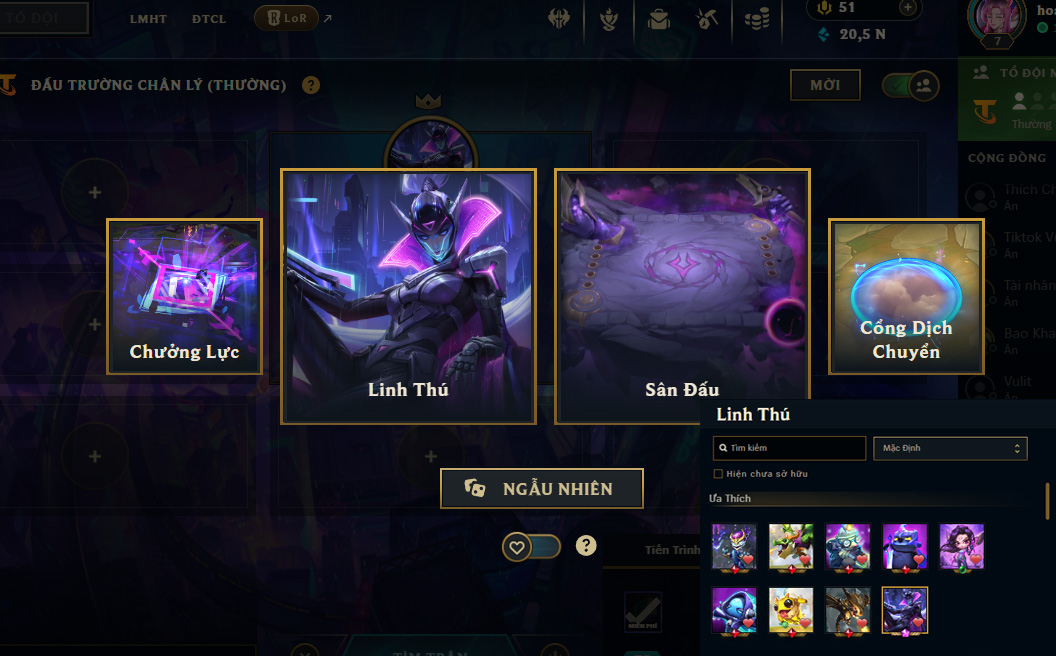The width and height of the screenshot is (1056, 656).
Task: Open the Sân Đấu arena tile
Action: point(682,296)
